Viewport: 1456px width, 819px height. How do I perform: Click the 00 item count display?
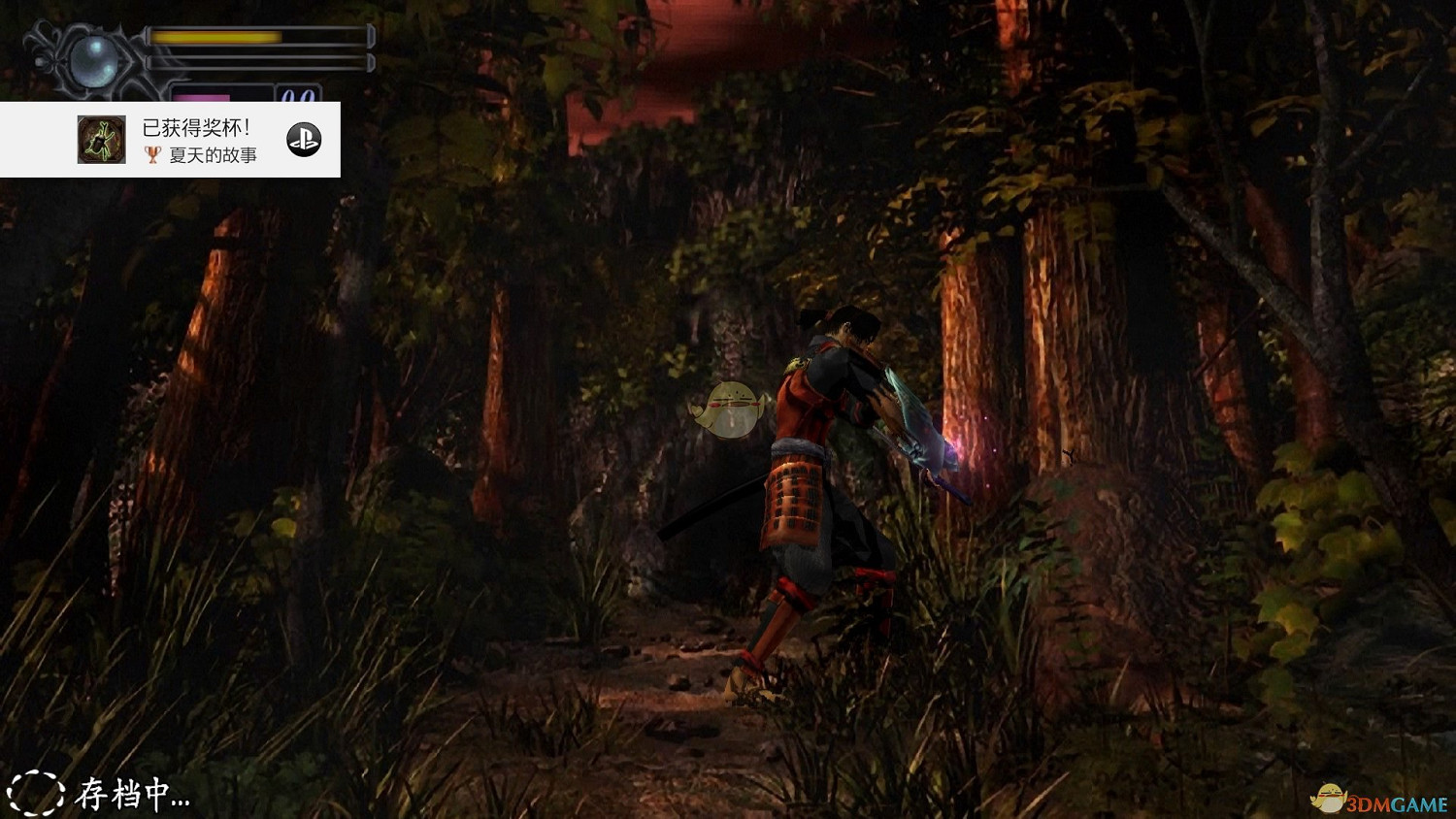(298, 93)
